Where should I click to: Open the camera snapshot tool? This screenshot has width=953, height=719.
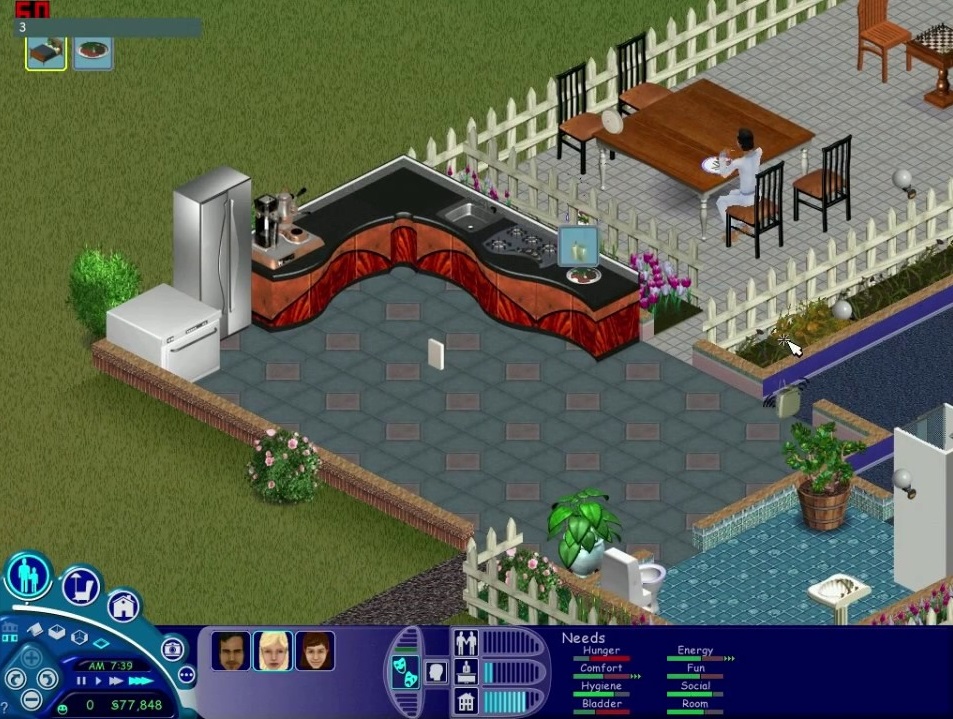(x=171, y=649)
